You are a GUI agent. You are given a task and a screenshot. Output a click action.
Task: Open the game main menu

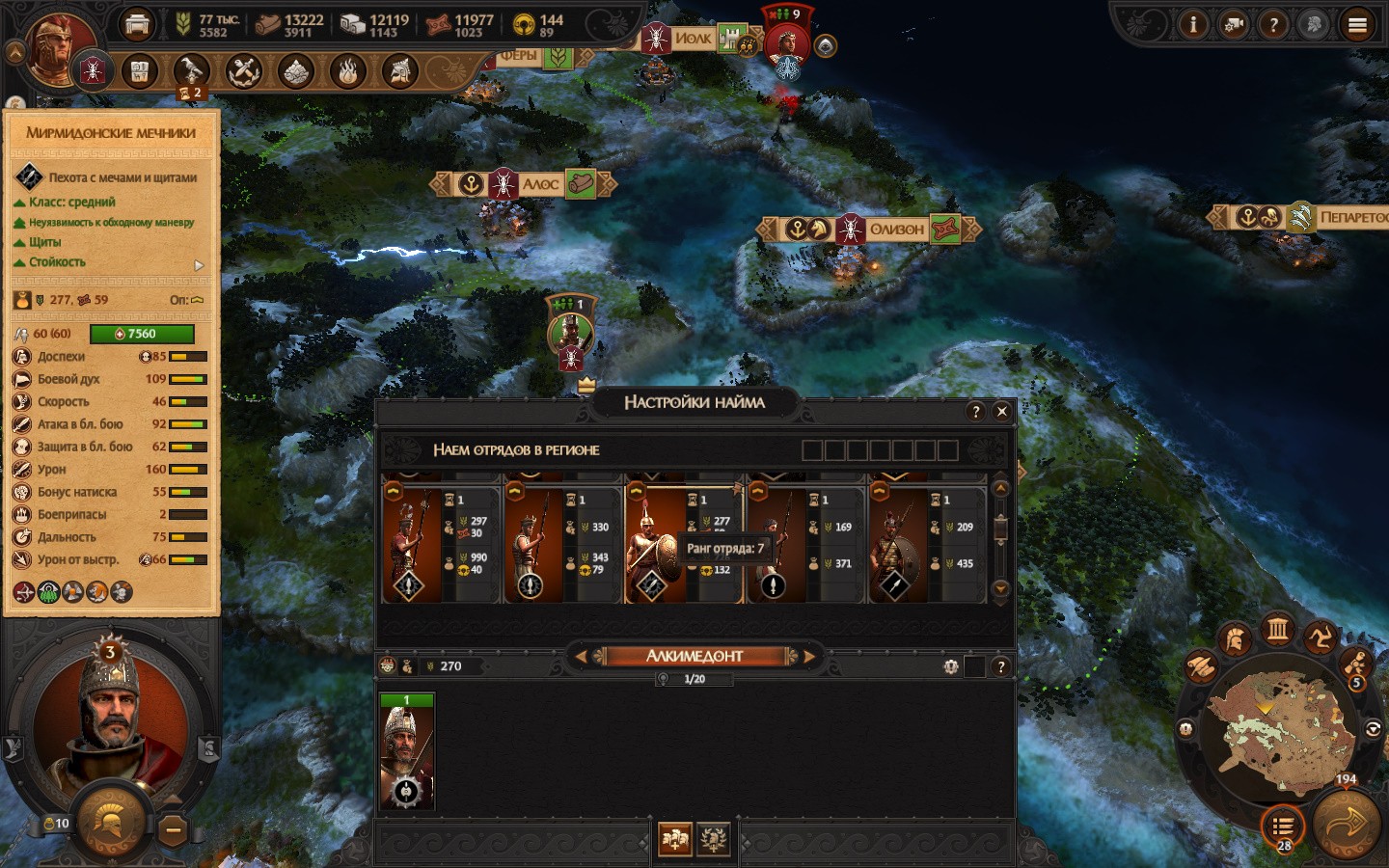(1357, 25)
